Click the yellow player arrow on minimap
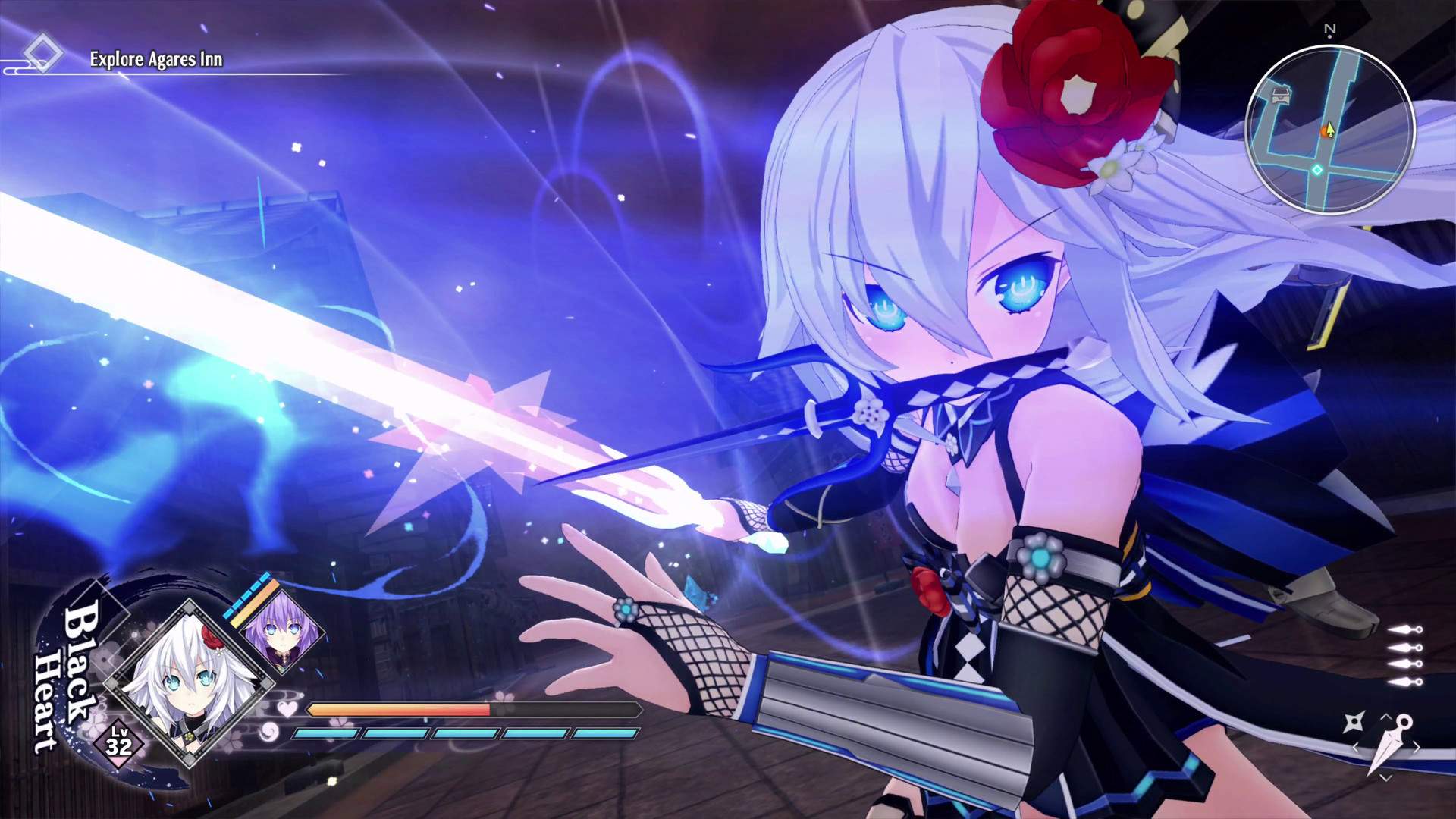This screenshot has width=1456, height=819. [x=1330, y=130]
